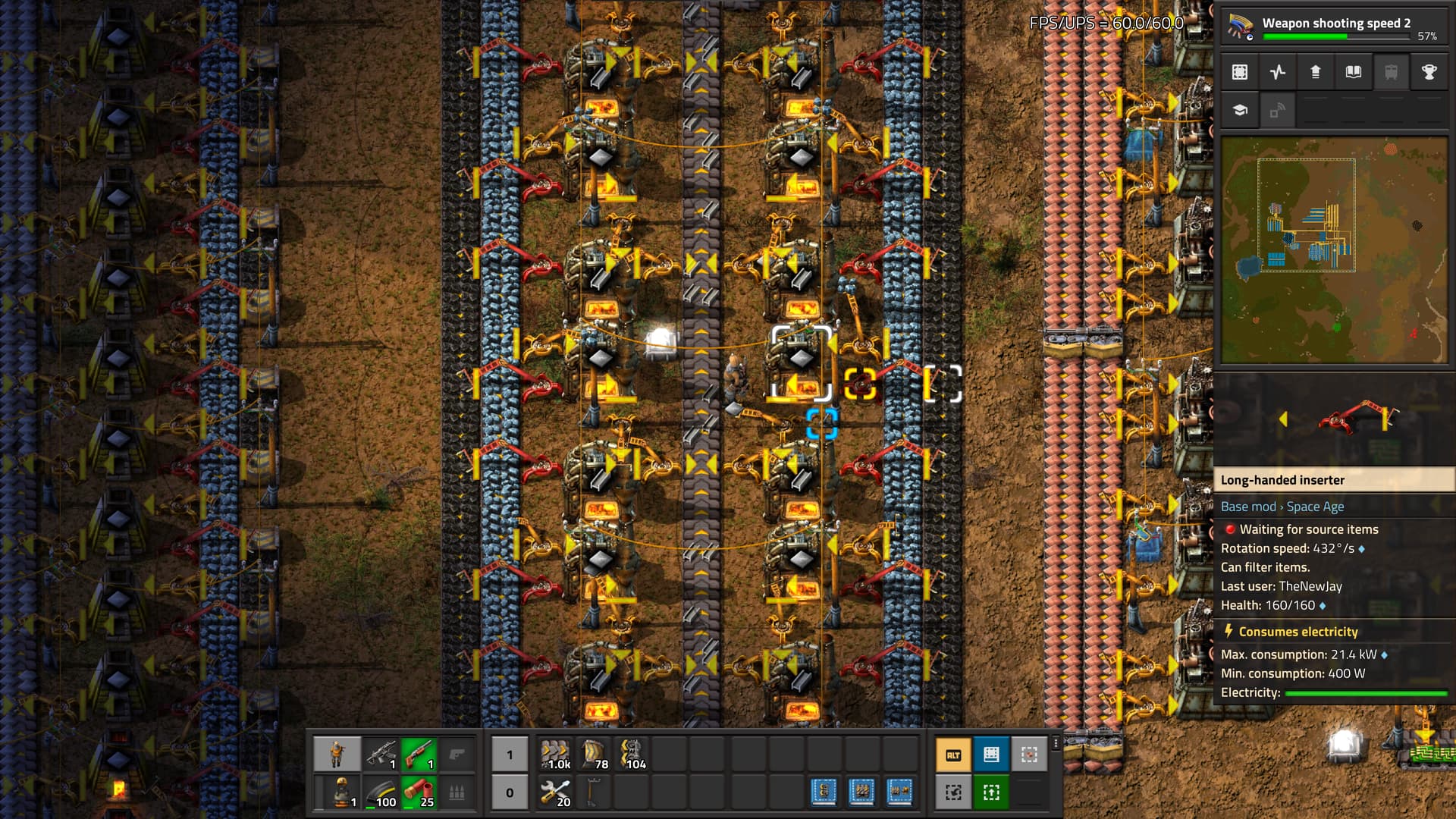The width and height of the screenshot is (1456, 819).
Task: Select the shotgun weapon slot
Action: [419, 754]
